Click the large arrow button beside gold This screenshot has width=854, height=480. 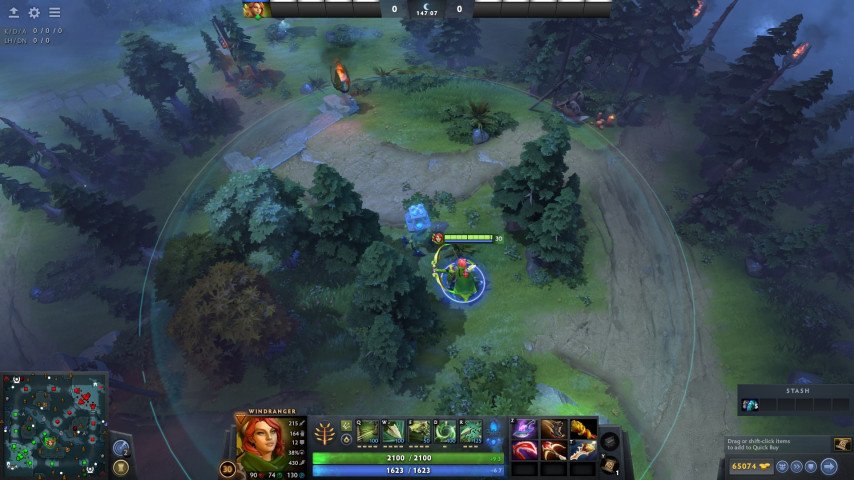tap(829, 466)
